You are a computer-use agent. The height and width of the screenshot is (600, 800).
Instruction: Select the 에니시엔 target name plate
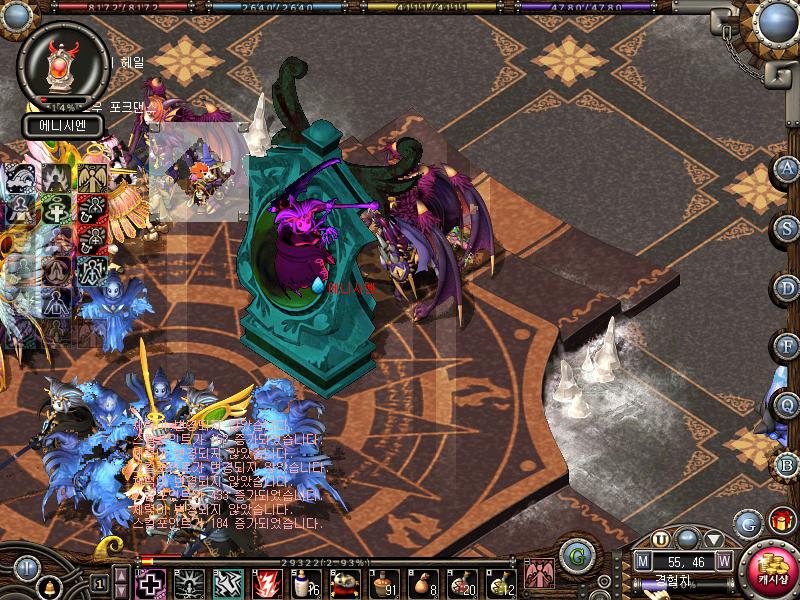pyautogui.click(x=60, y=126)
